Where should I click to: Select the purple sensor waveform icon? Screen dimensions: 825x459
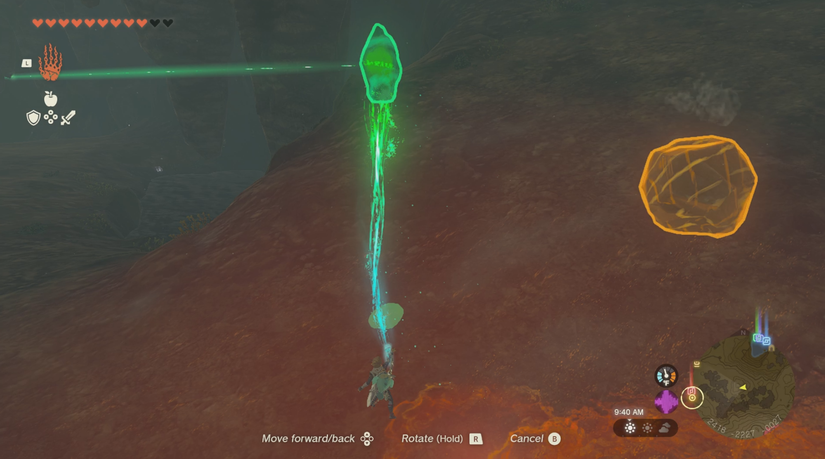coord(666,402)
